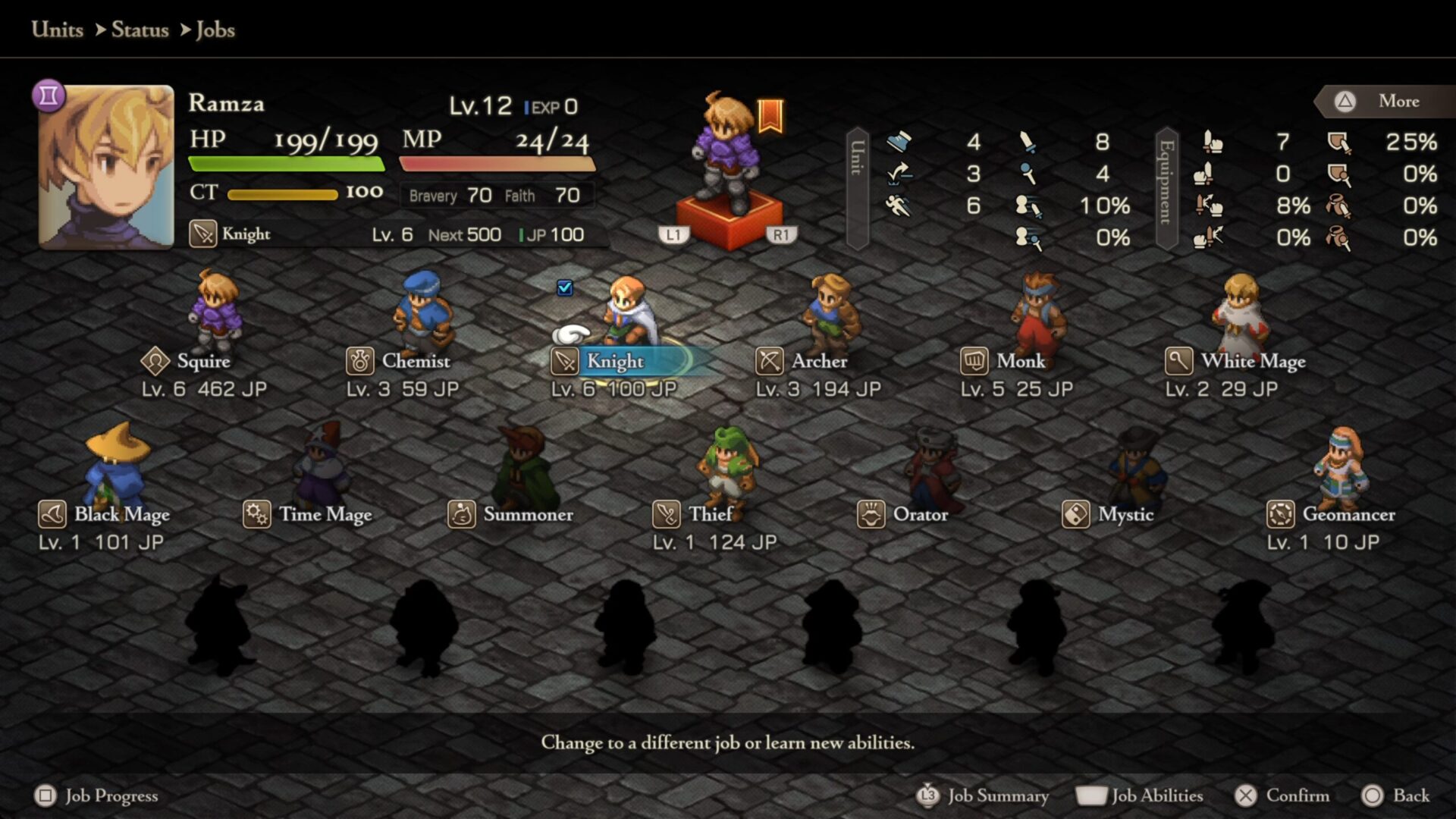The height and width of the screenshot is (819, 1456).
Task: Click Units in the breadcrumb menu
Action: click(x=56, y=30)
